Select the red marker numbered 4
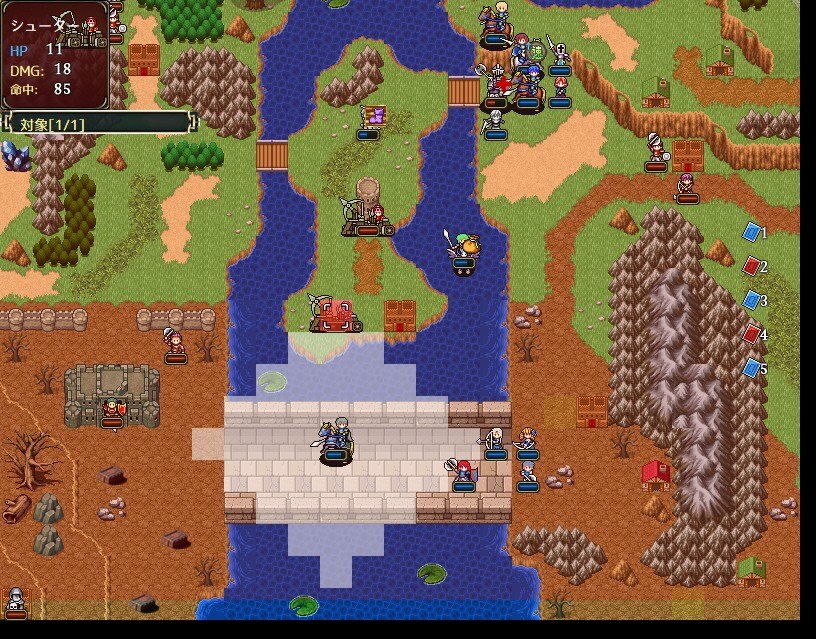816x639 pixels. [x=752, y=334]
